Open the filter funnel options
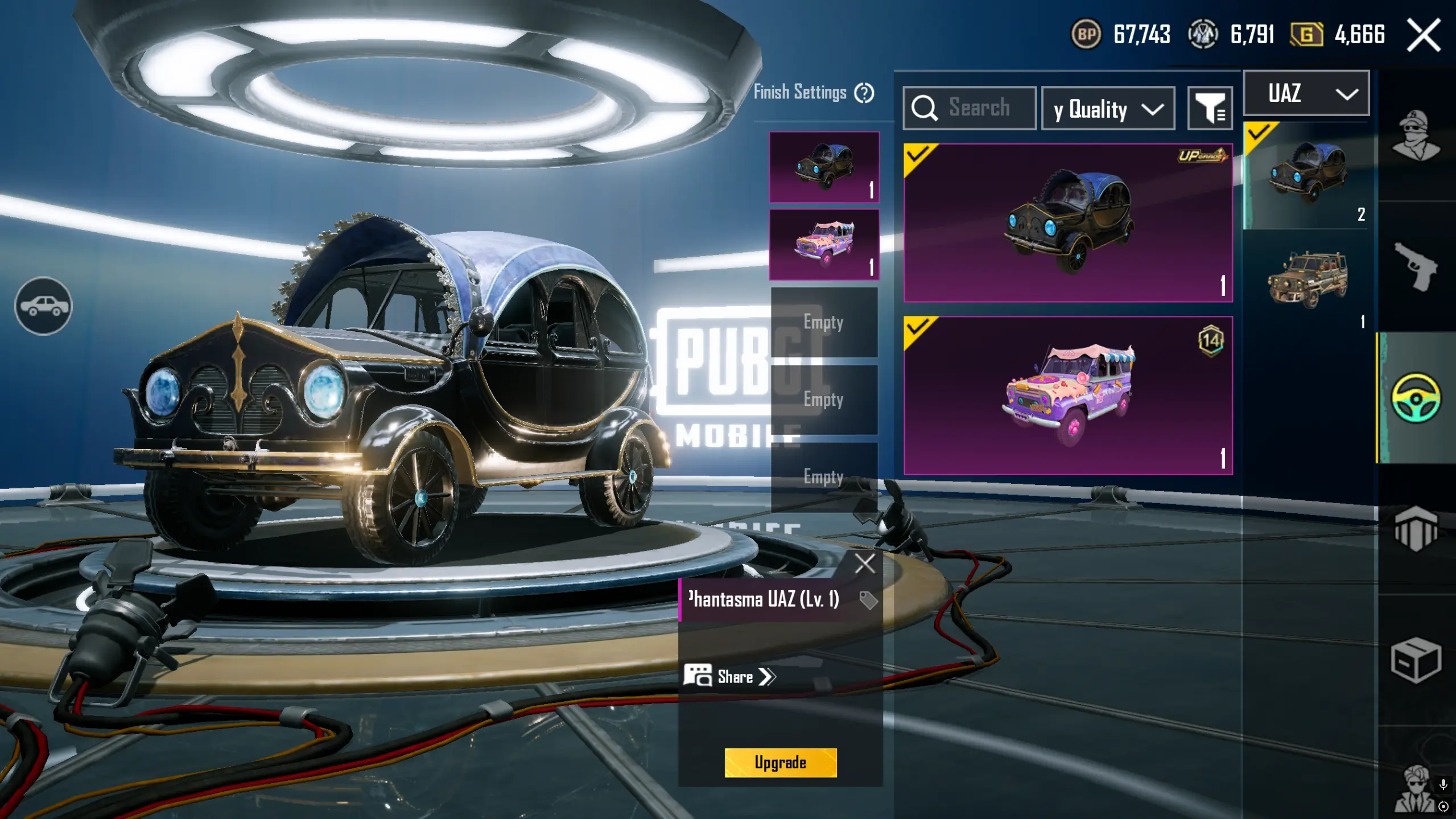The height and width of the screenshot is (819, 1456). 1210,108
